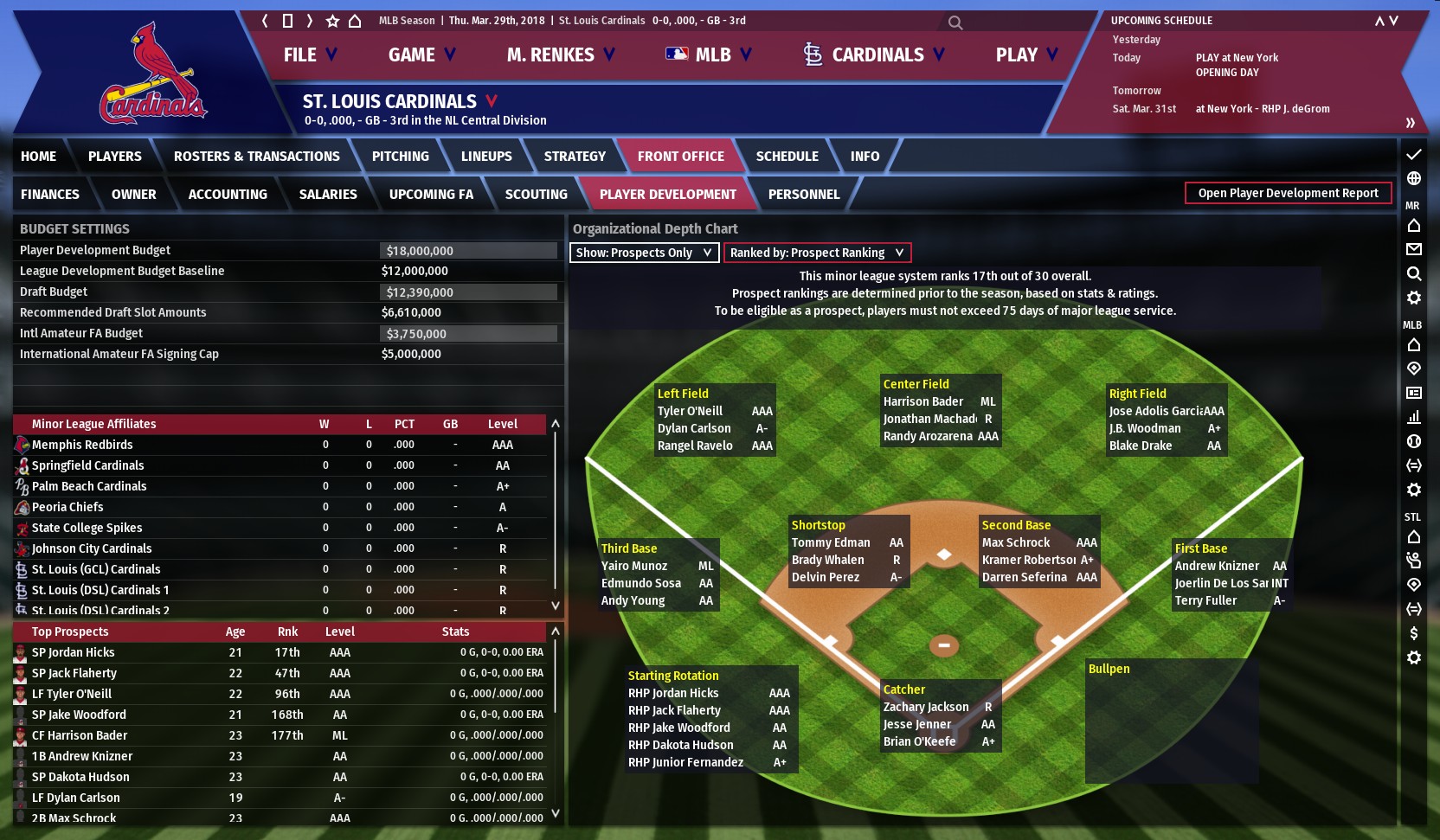Open the SALARIES sub-tab
The width and height of the screenshot is (1440, 840).
(328, 195)
